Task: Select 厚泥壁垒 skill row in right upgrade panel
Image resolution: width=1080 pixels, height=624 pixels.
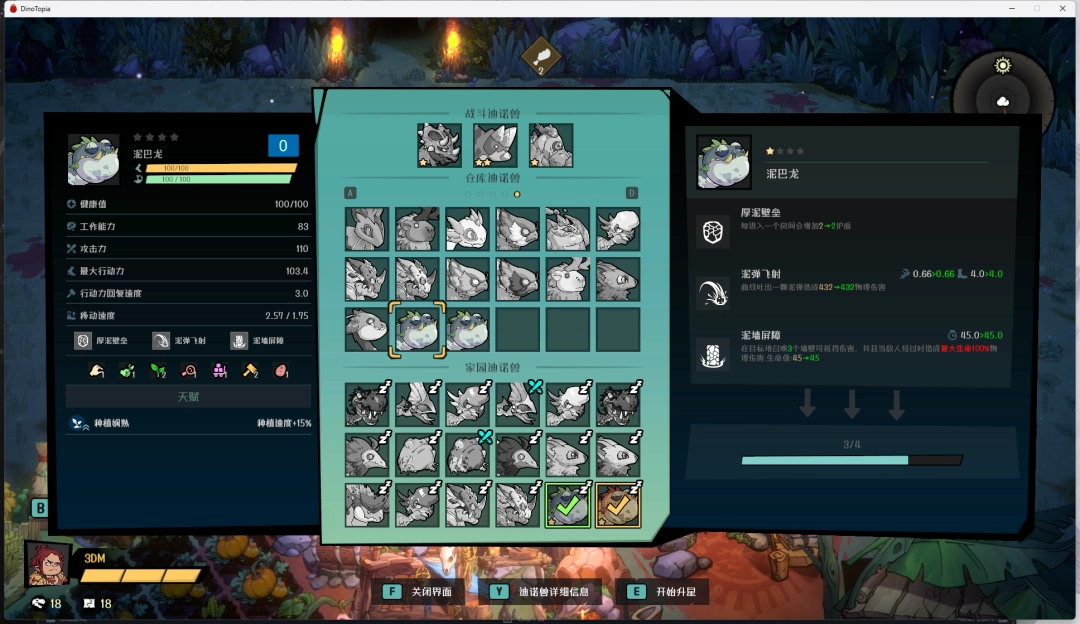Action: (852, 230)
